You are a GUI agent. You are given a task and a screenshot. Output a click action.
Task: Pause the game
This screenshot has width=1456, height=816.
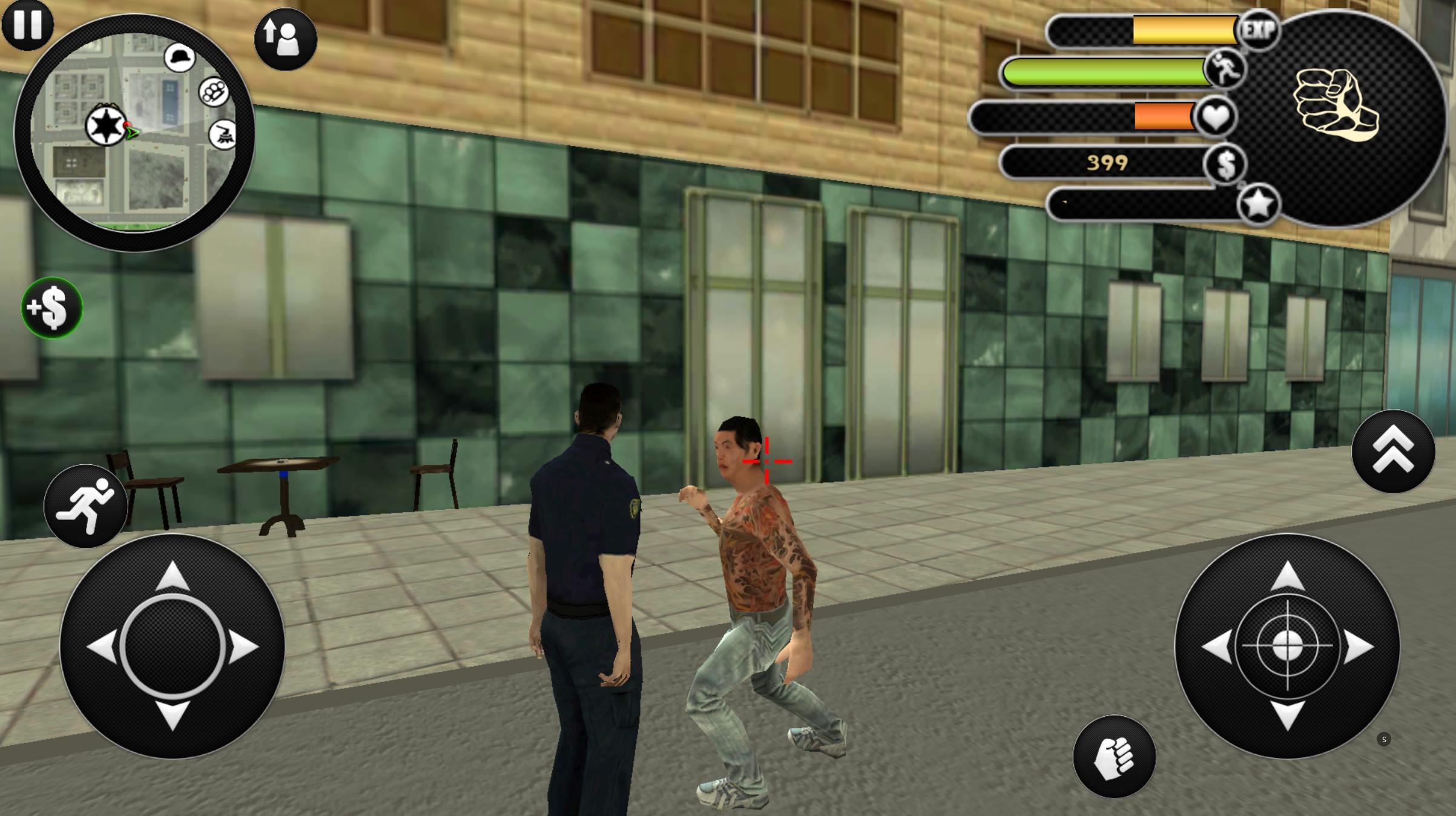[x=27, y=24]
